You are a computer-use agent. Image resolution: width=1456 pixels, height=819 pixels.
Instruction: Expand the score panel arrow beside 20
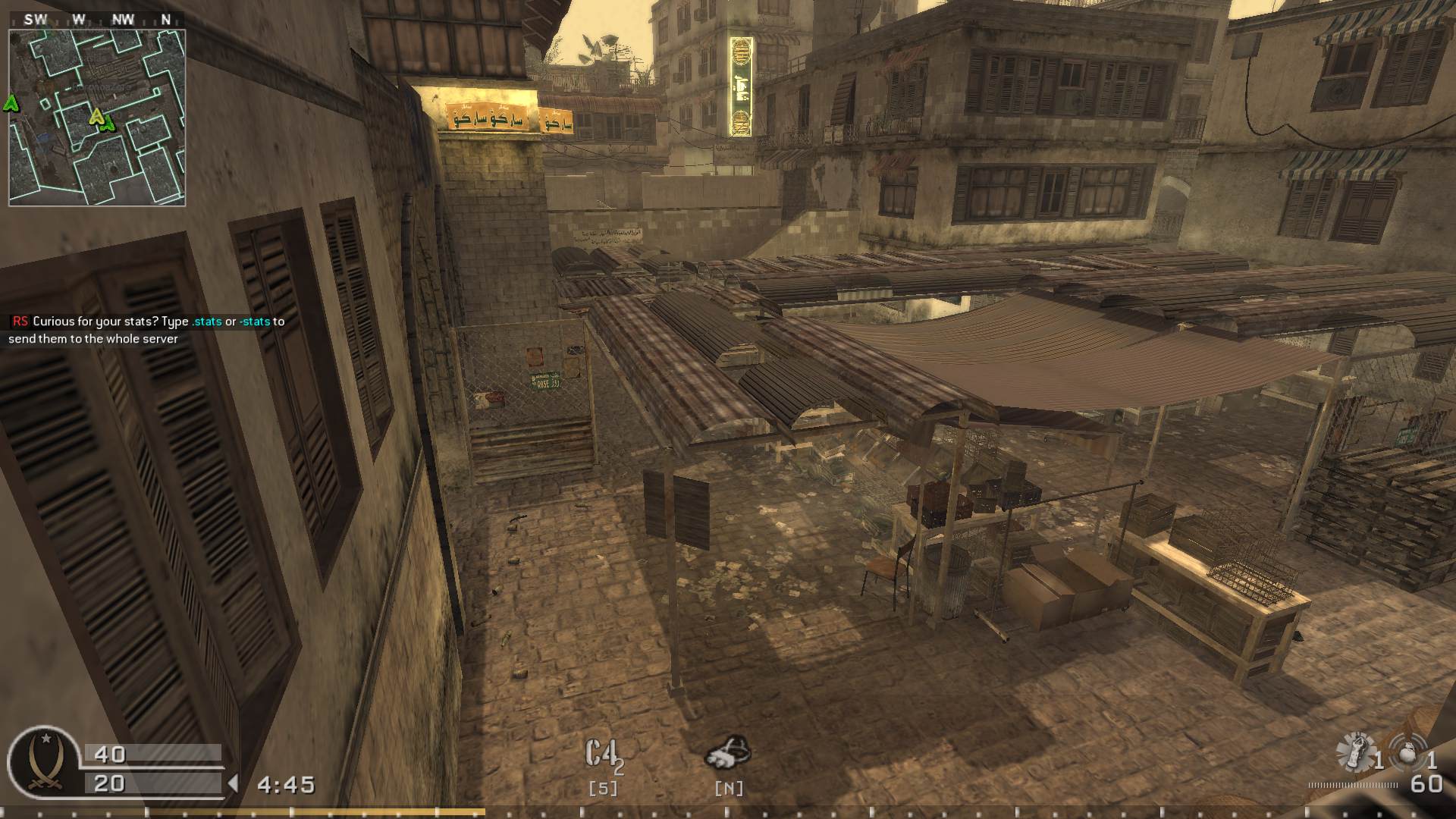point(234,783)
